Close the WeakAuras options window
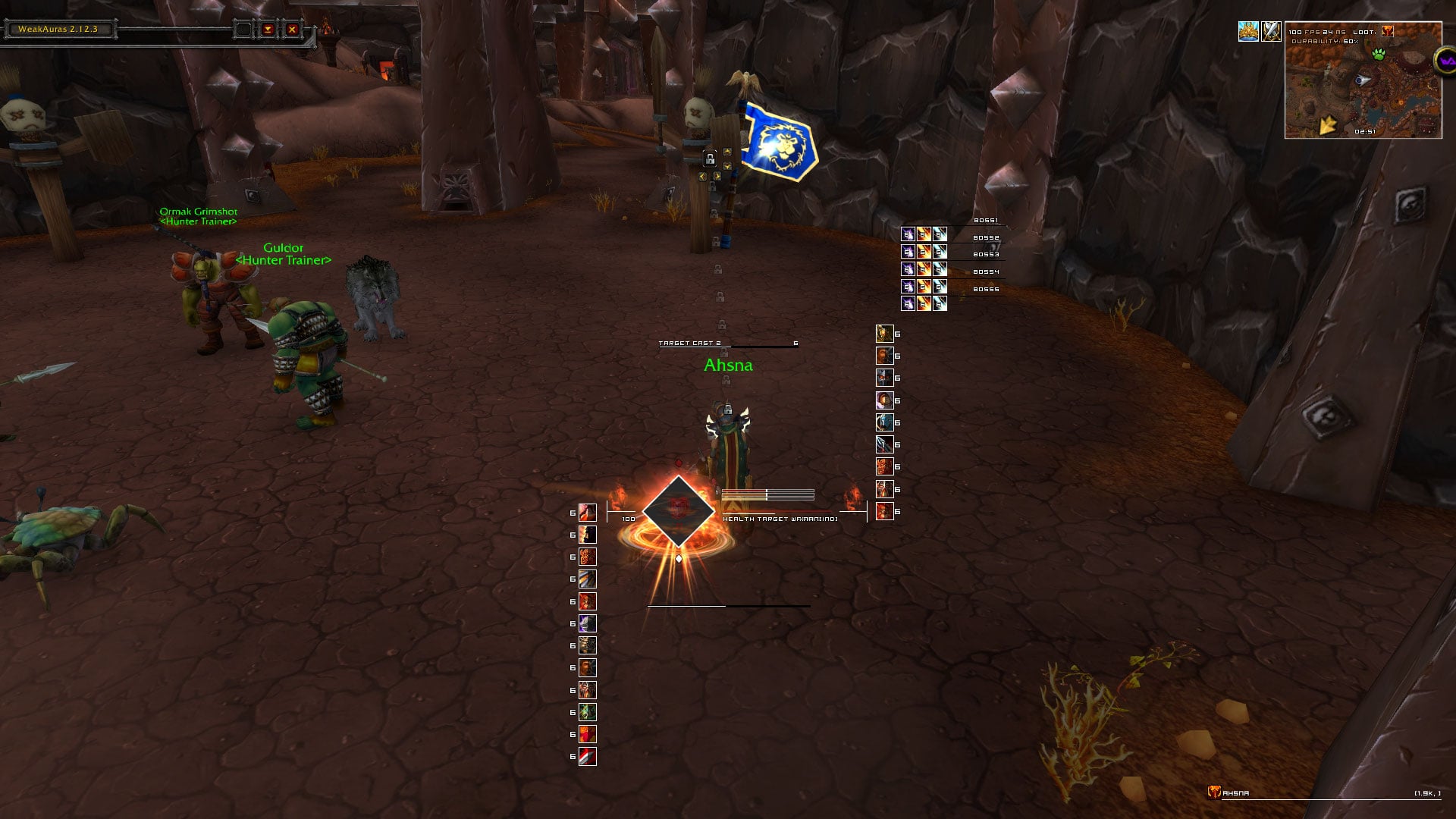The width and height of the screenshot is (1456, 819). point(292,30)
